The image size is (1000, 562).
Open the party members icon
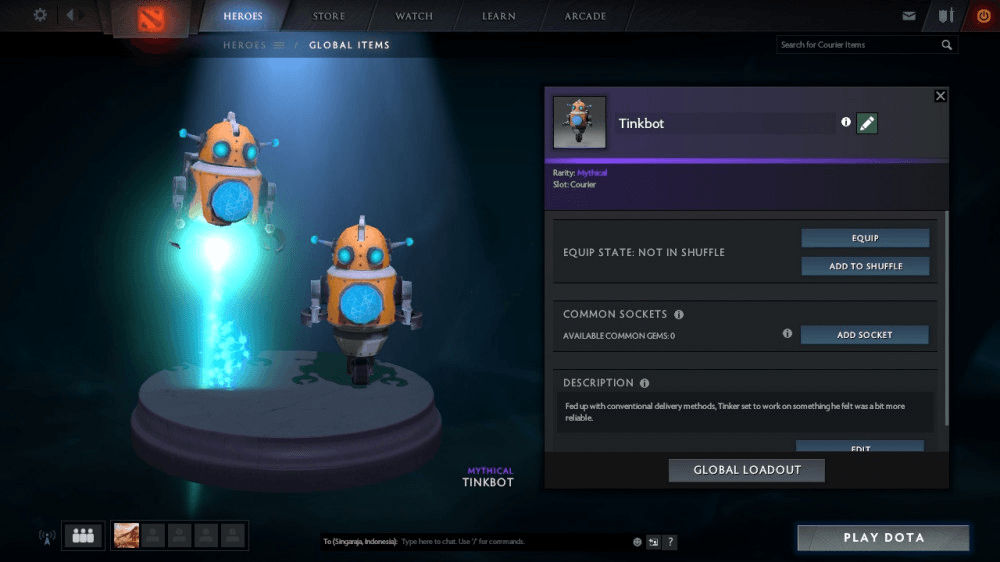83,536
